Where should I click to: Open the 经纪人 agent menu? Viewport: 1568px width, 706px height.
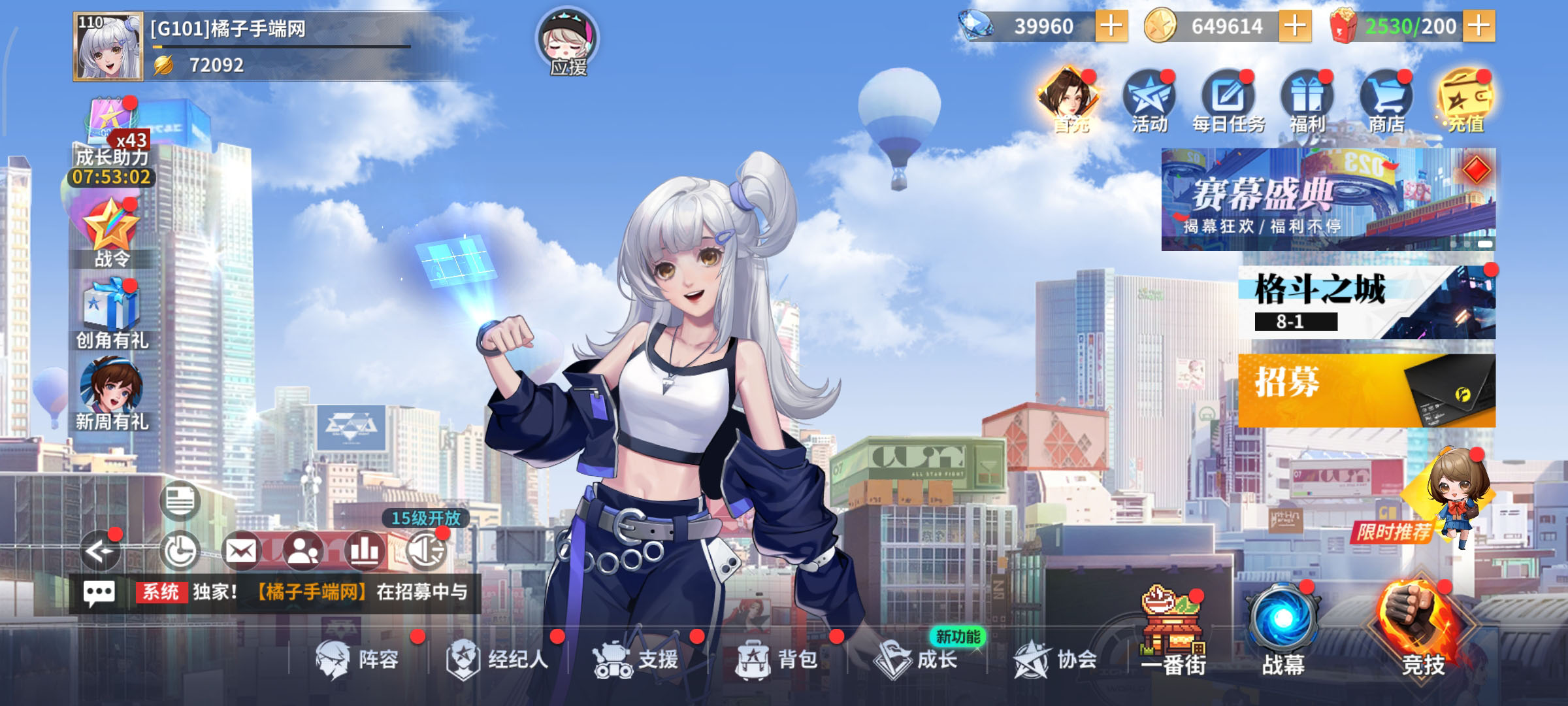[x=497, y=659]
